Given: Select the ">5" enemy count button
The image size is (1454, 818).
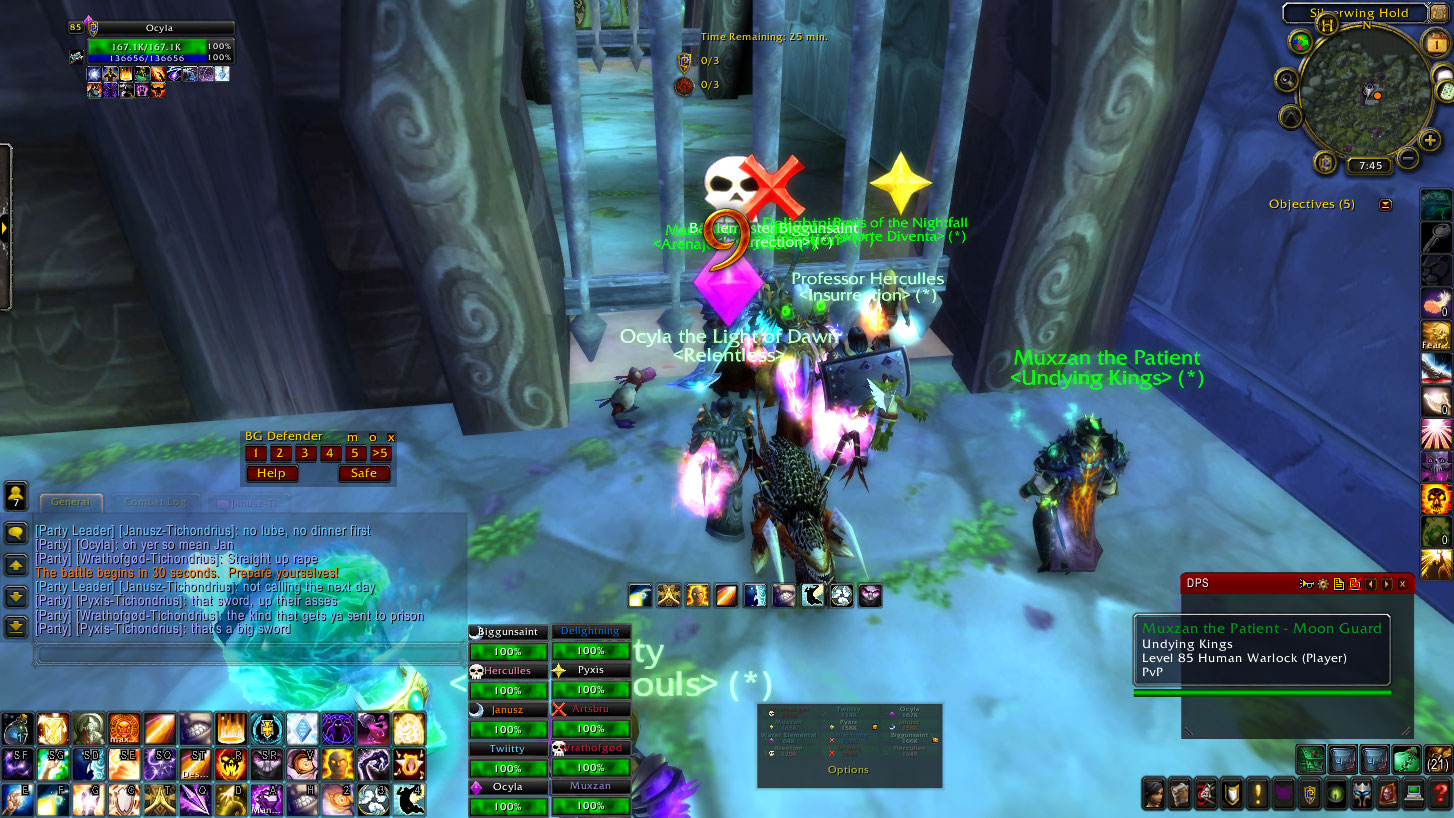Looking at the screenshot, I should point(380,453).
